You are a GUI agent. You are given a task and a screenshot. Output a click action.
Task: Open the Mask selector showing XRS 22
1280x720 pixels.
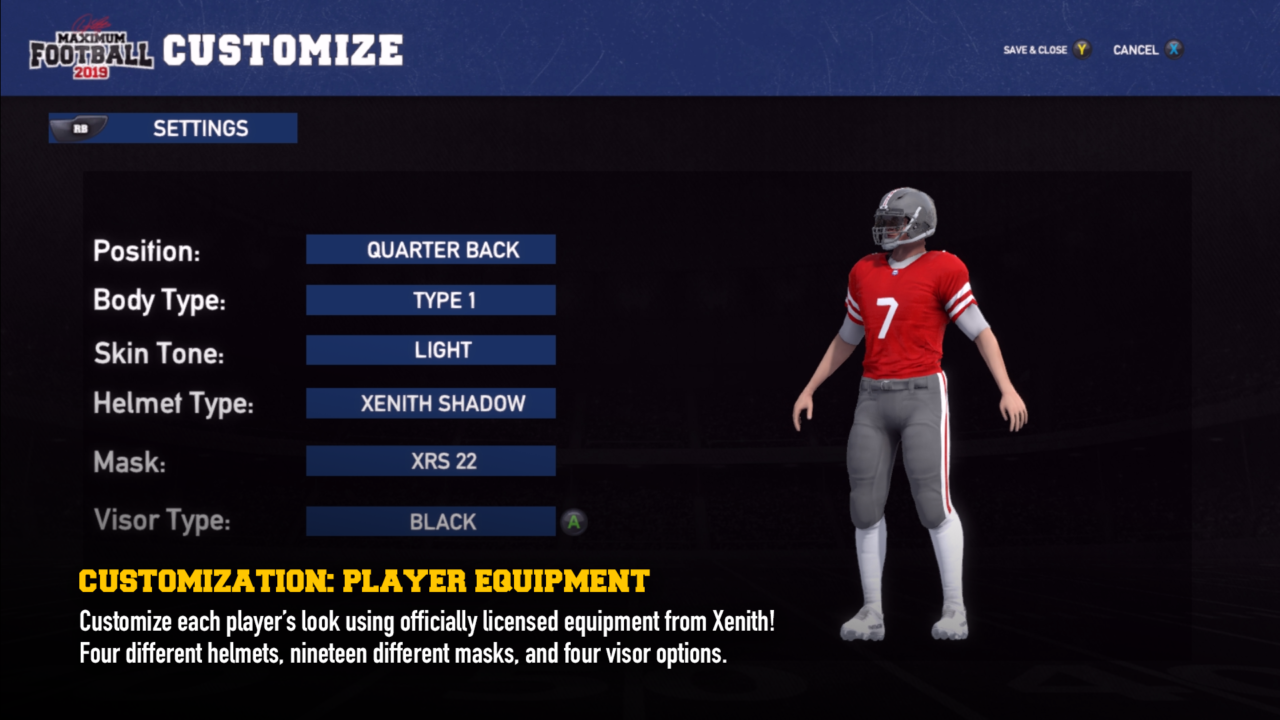(430, 460)
